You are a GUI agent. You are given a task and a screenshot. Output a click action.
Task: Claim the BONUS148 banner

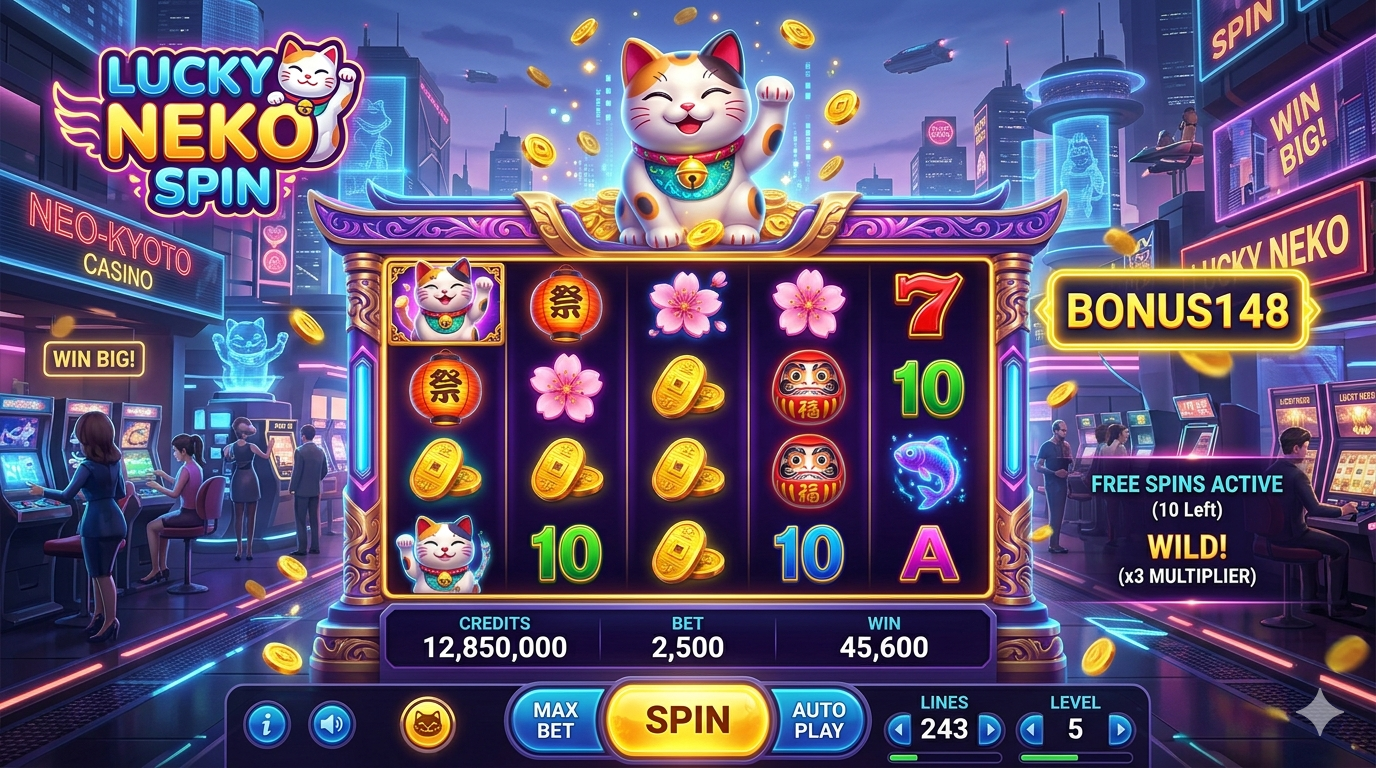1176,310
